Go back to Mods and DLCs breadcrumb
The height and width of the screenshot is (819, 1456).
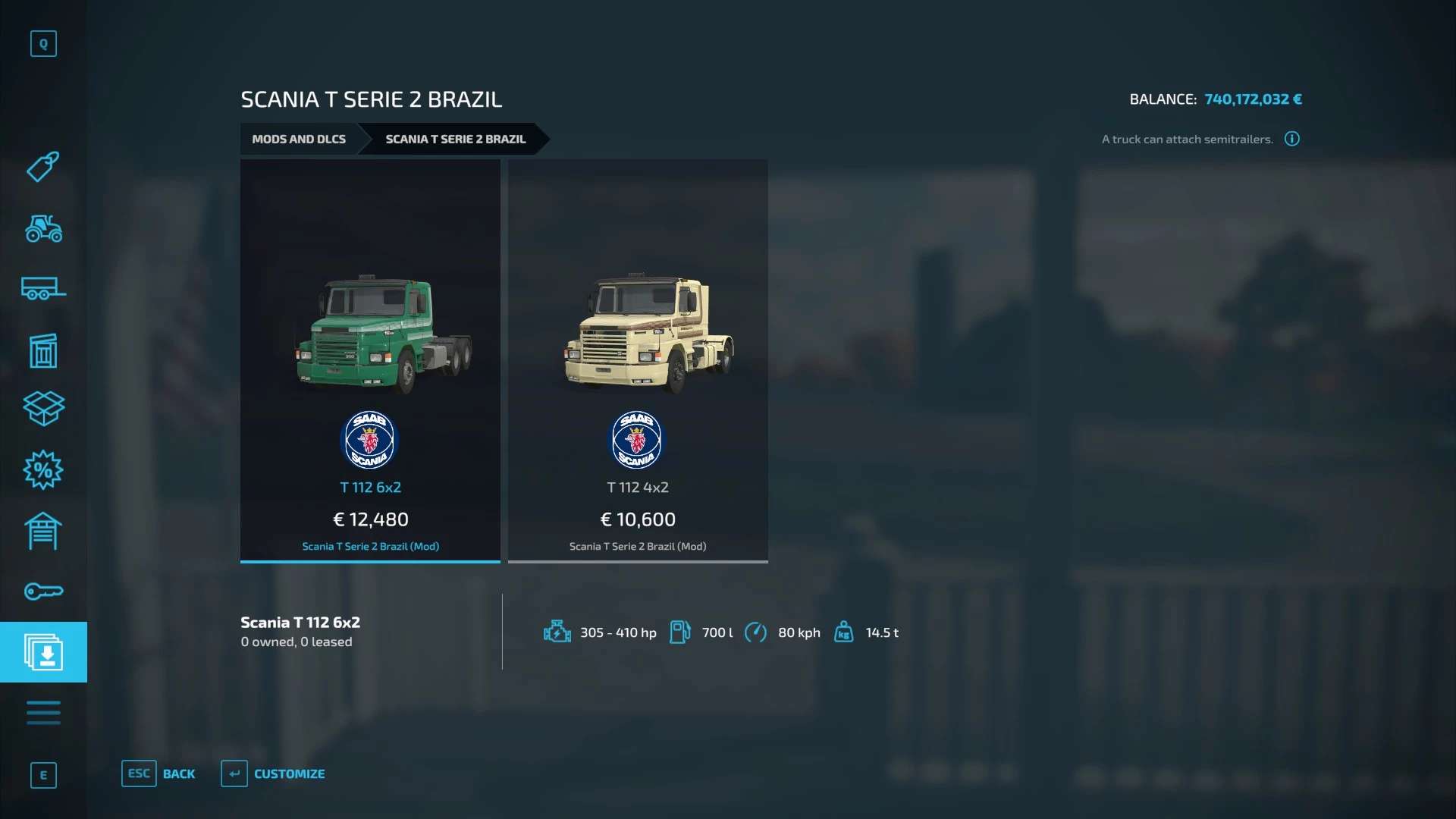299,140
